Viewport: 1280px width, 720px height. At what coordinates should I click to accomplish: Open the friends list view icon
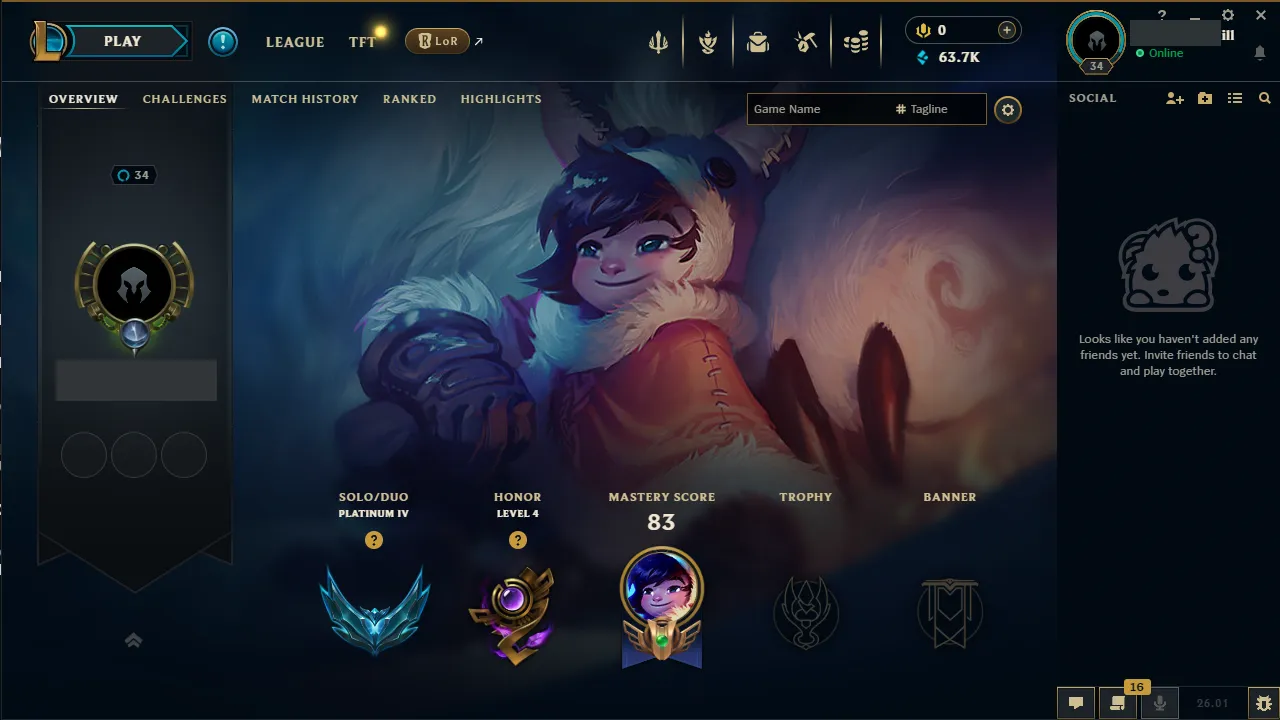tap(1235, 98)
